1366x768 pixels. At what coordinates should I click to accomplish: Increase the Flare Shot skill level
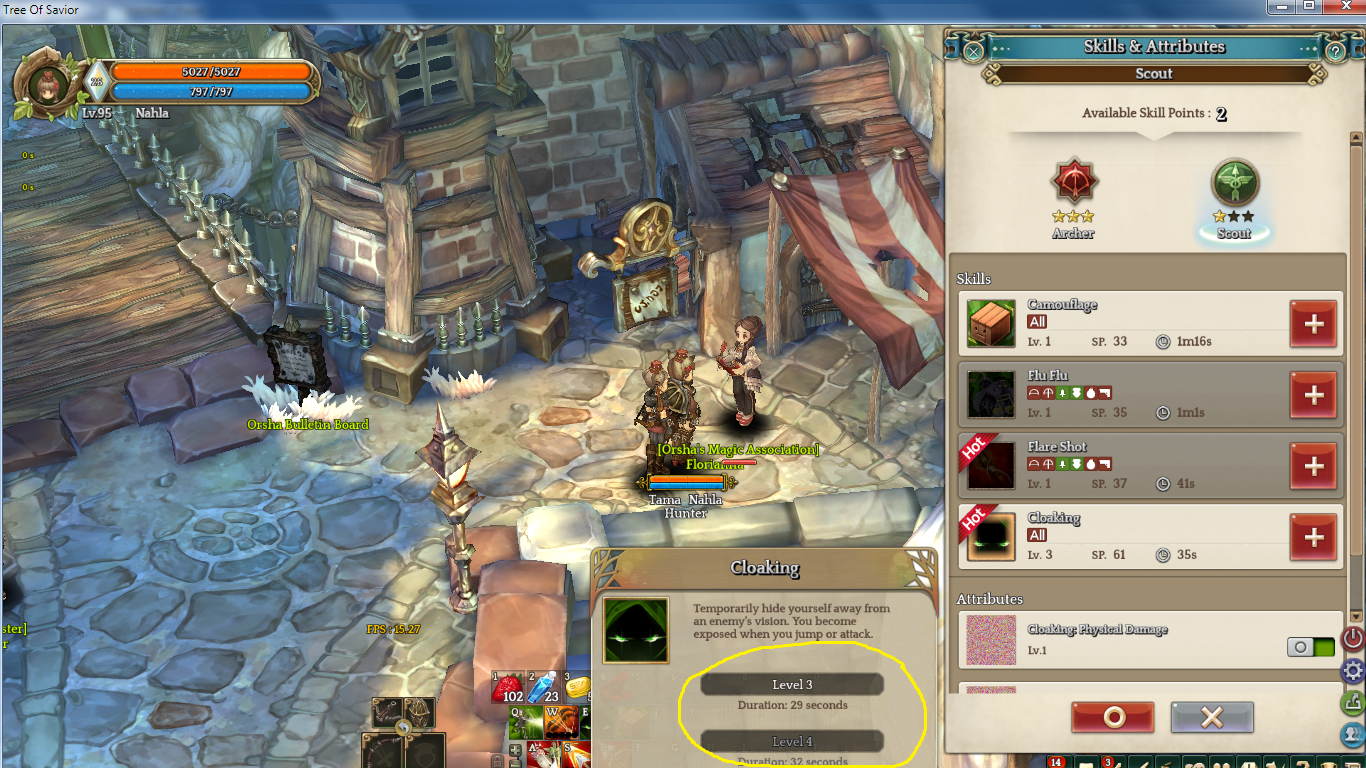click(x=1313, y=466)
